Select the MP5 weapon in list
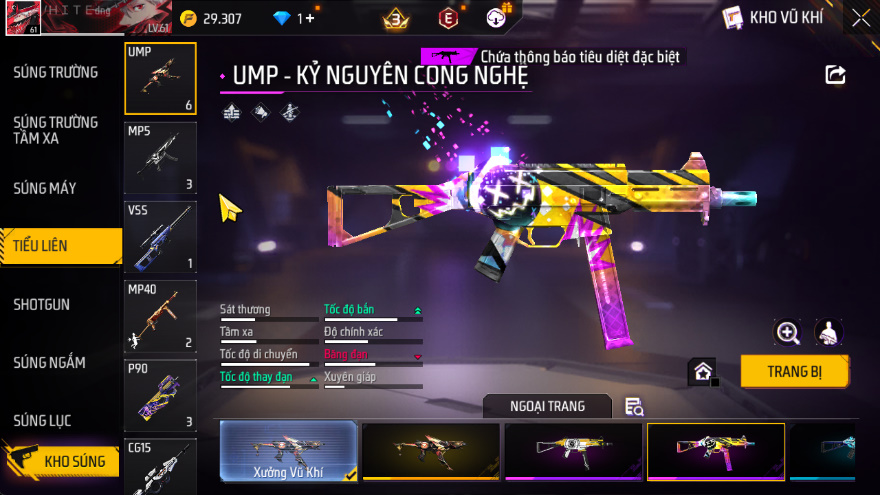880x495 pixels. [x=160, y=157]
